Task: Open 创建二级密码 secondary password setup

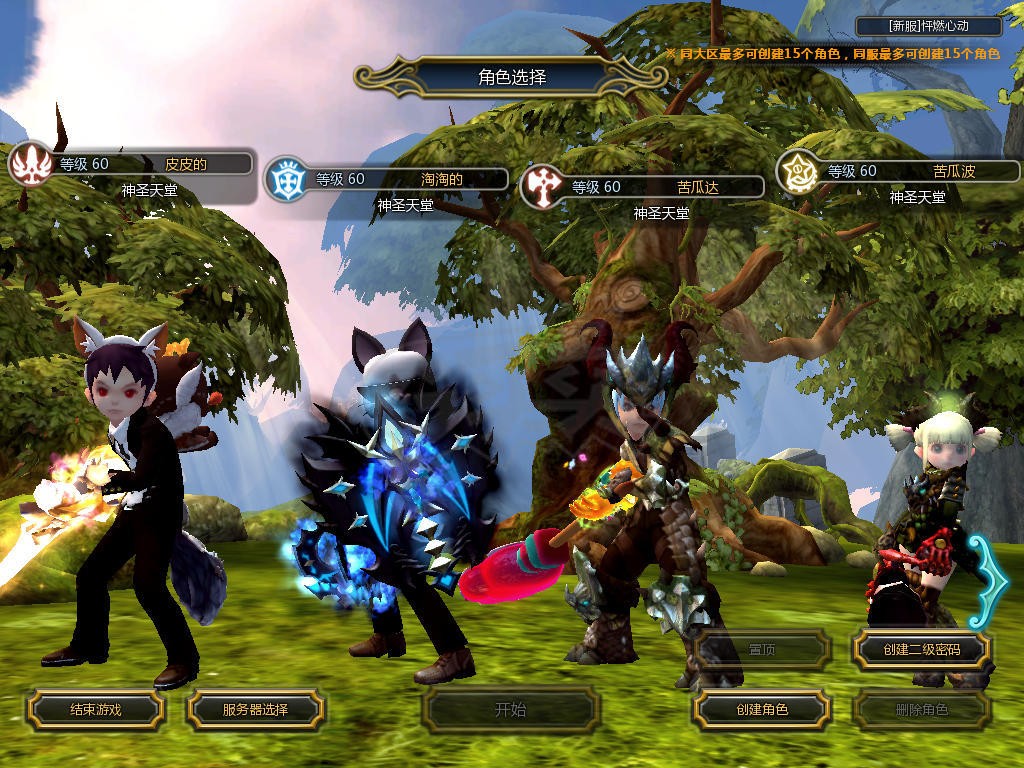Action: pyautogui.click(x=921, y=650)
